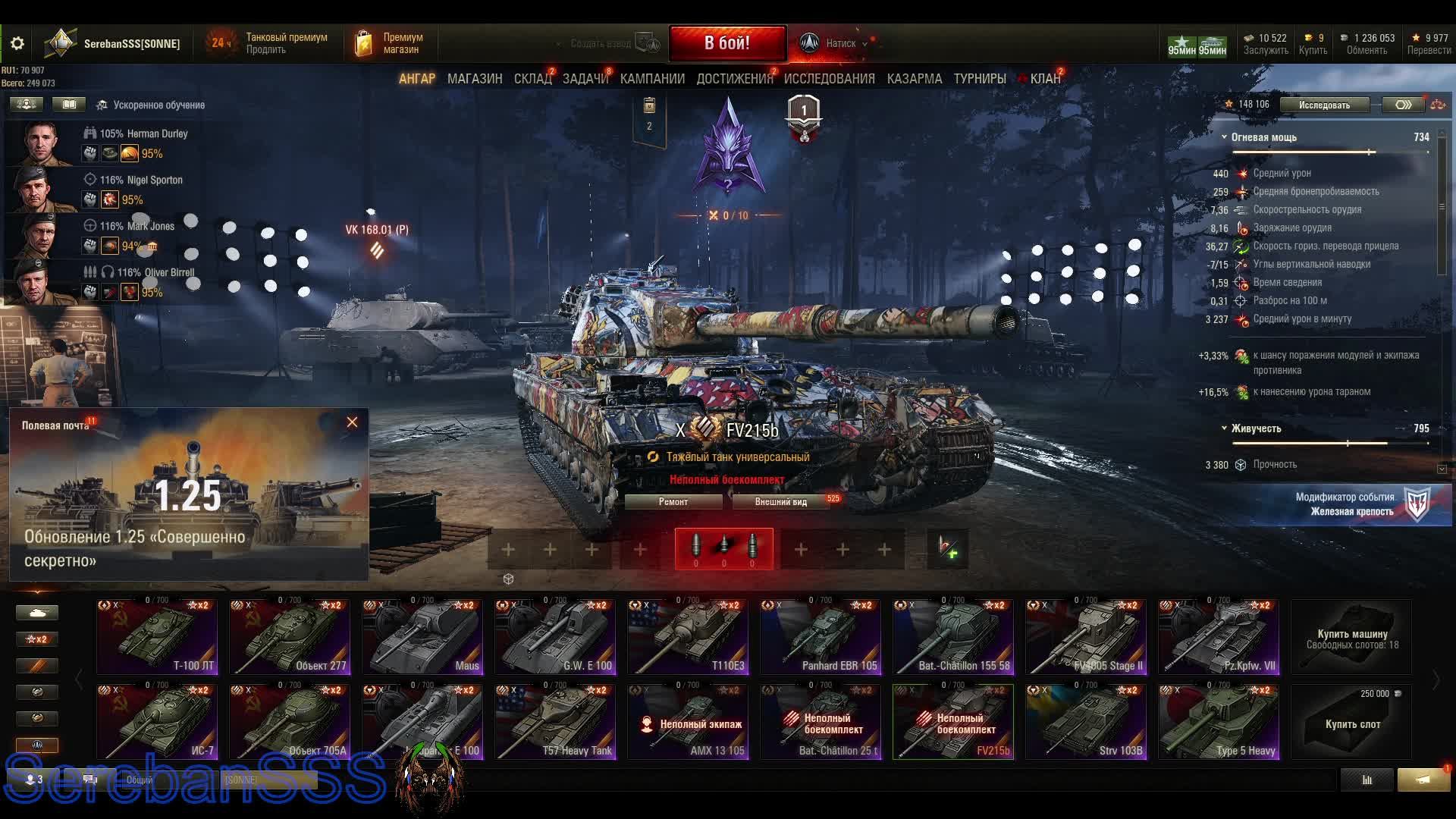Click the Купить слот tile
The width and height of the screenshot is (1456, 819).
click(1351, 722)
